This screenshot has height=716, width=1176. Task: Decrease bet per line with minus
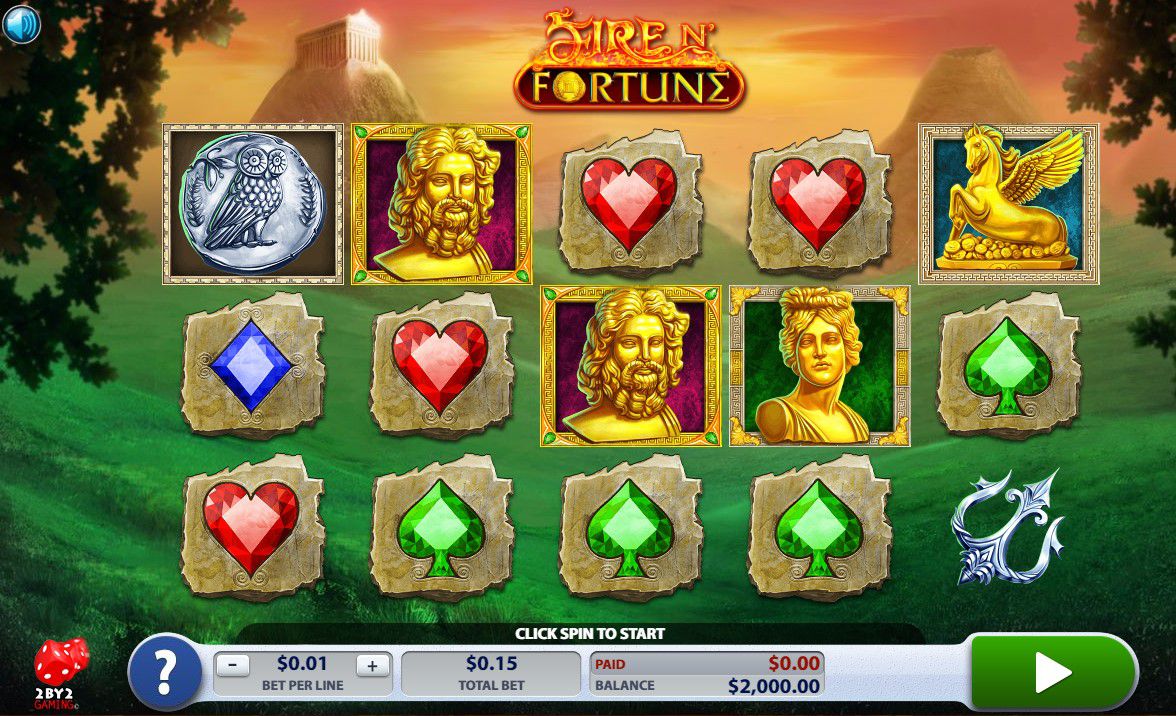pos(233,664)
